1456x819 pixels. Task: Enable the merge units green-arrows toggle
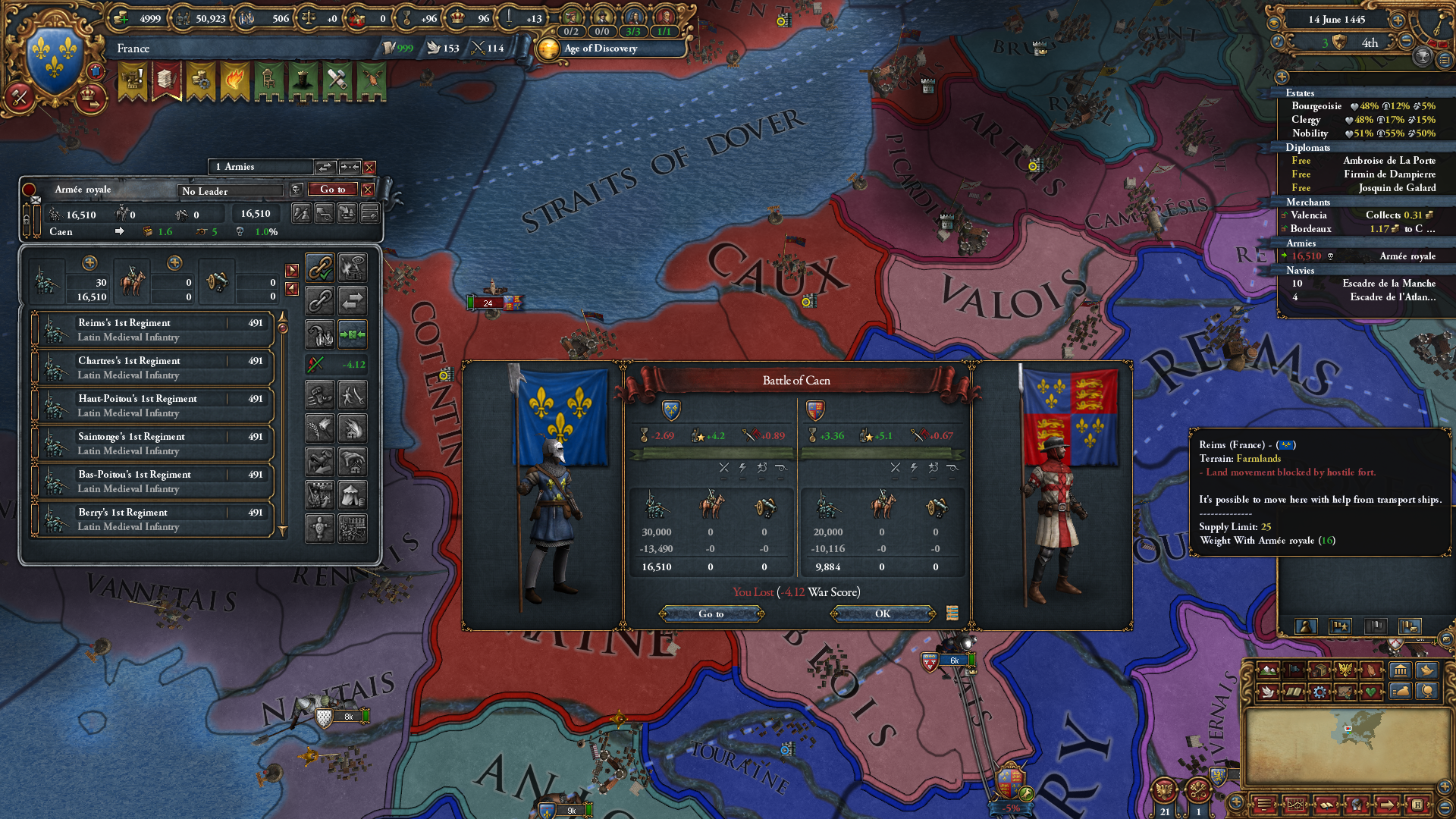point(354,335)
